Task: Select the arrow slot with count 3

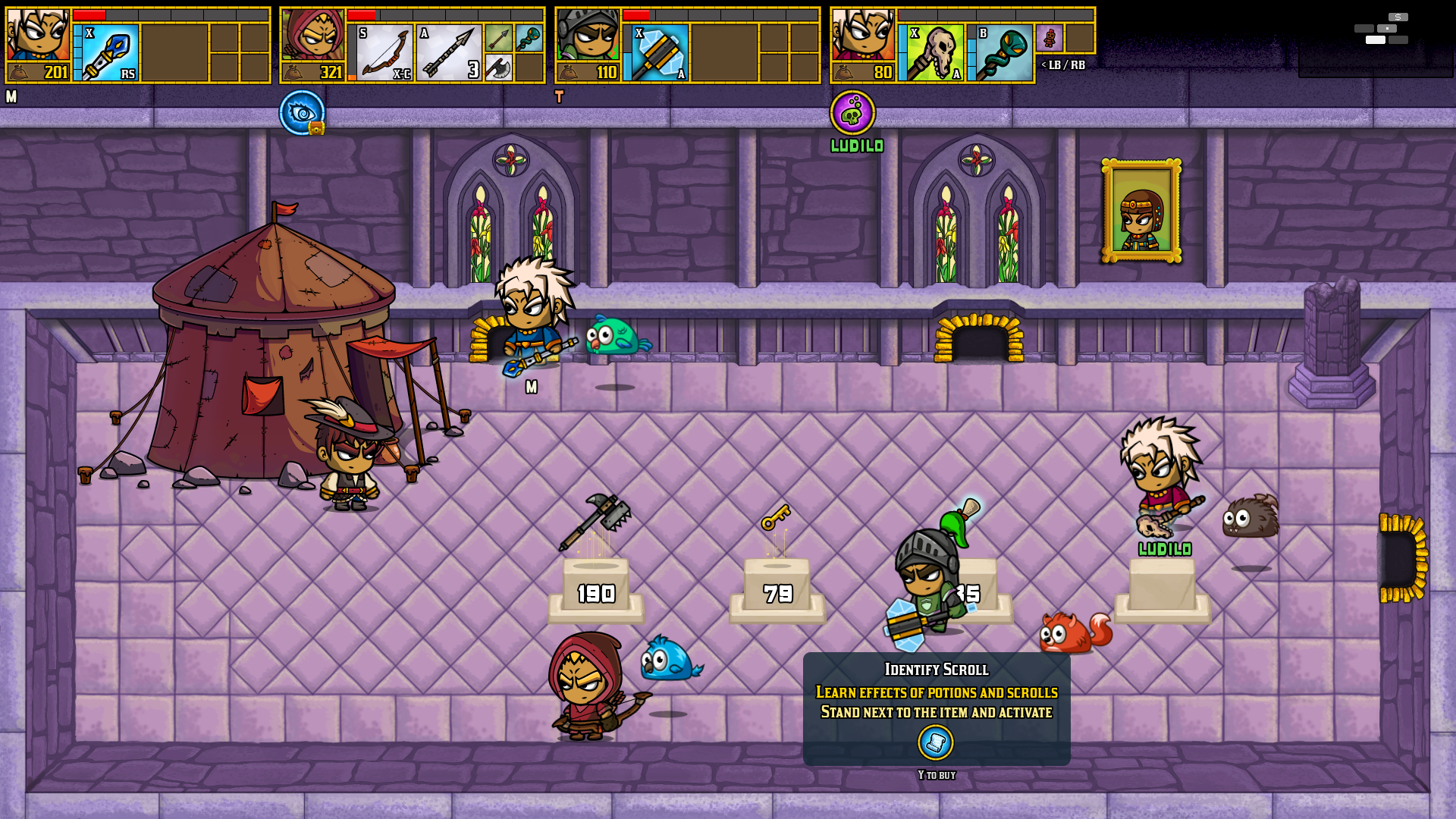Action: click(x=449, y=52)
